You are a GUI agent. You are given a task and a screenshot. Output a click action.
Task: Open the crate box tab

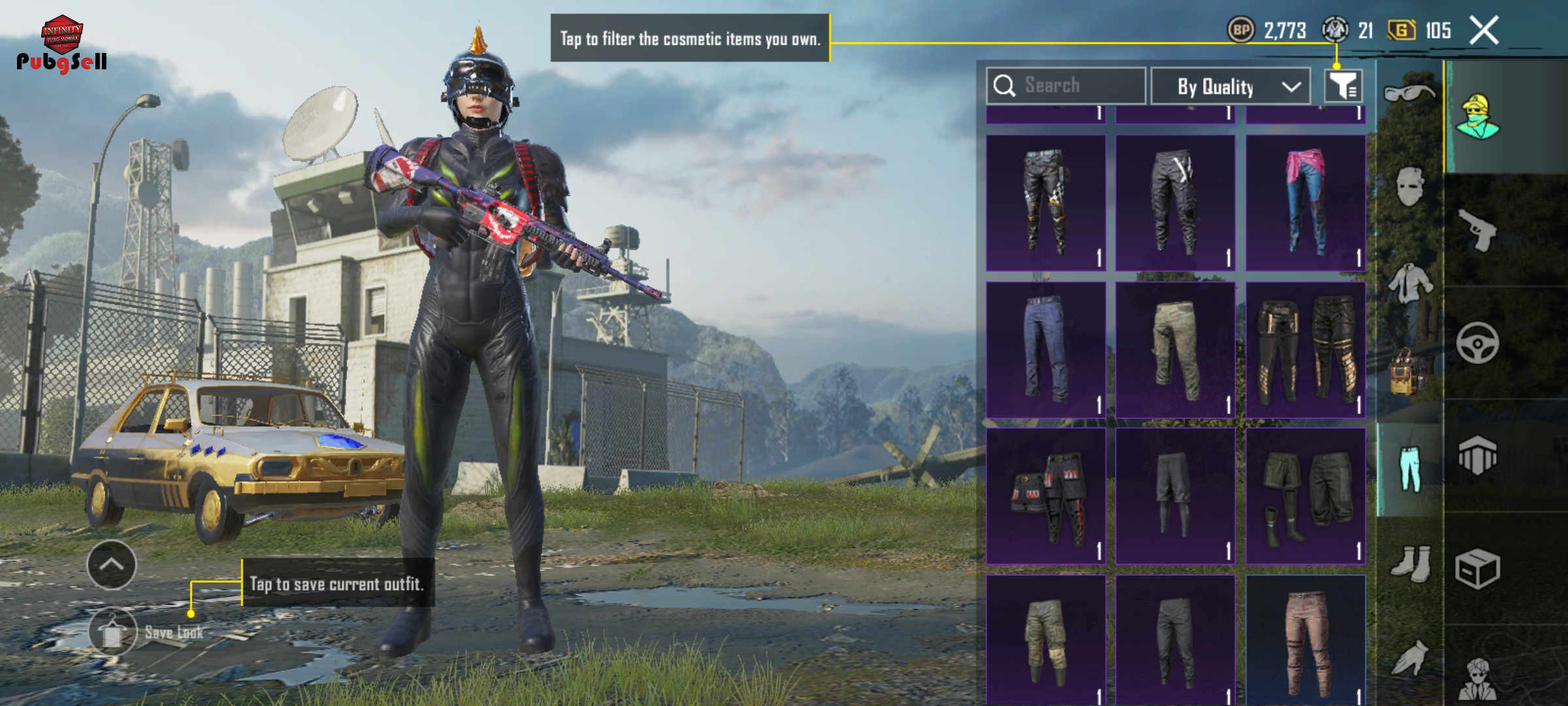[x=1477, y=569]
